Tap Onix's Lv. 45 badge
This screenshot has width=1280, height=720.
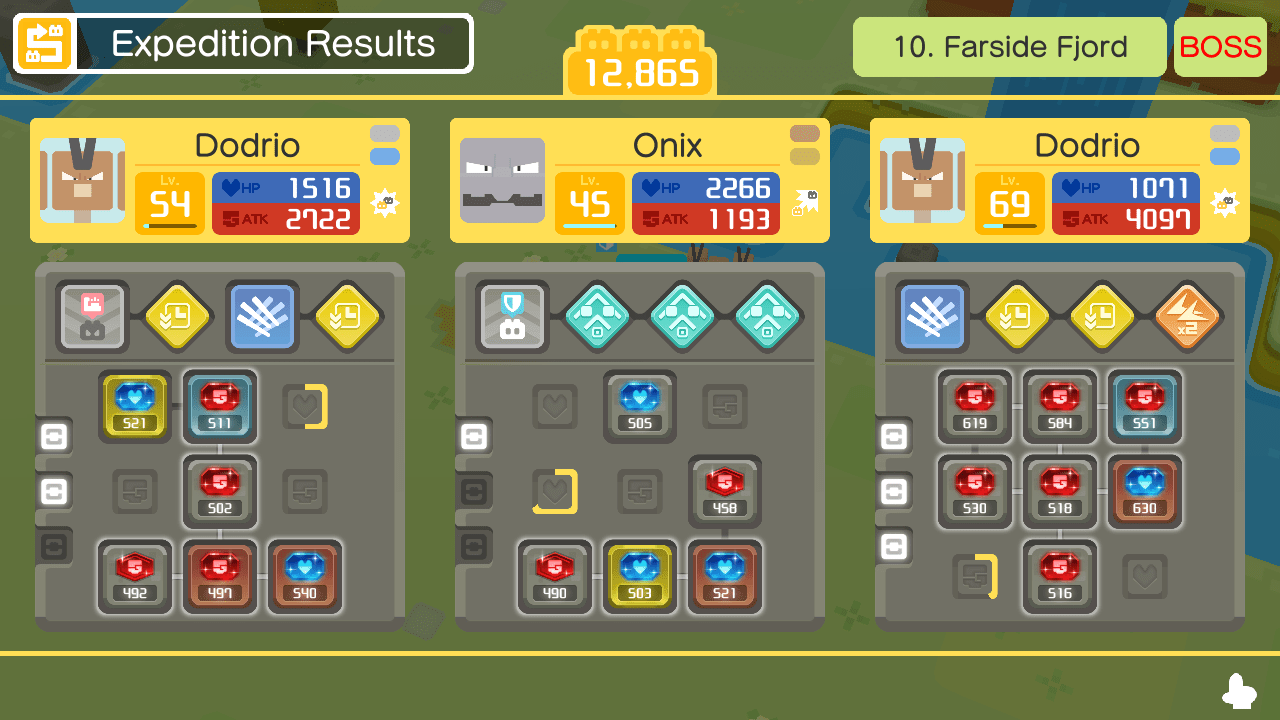coord(589,200)
